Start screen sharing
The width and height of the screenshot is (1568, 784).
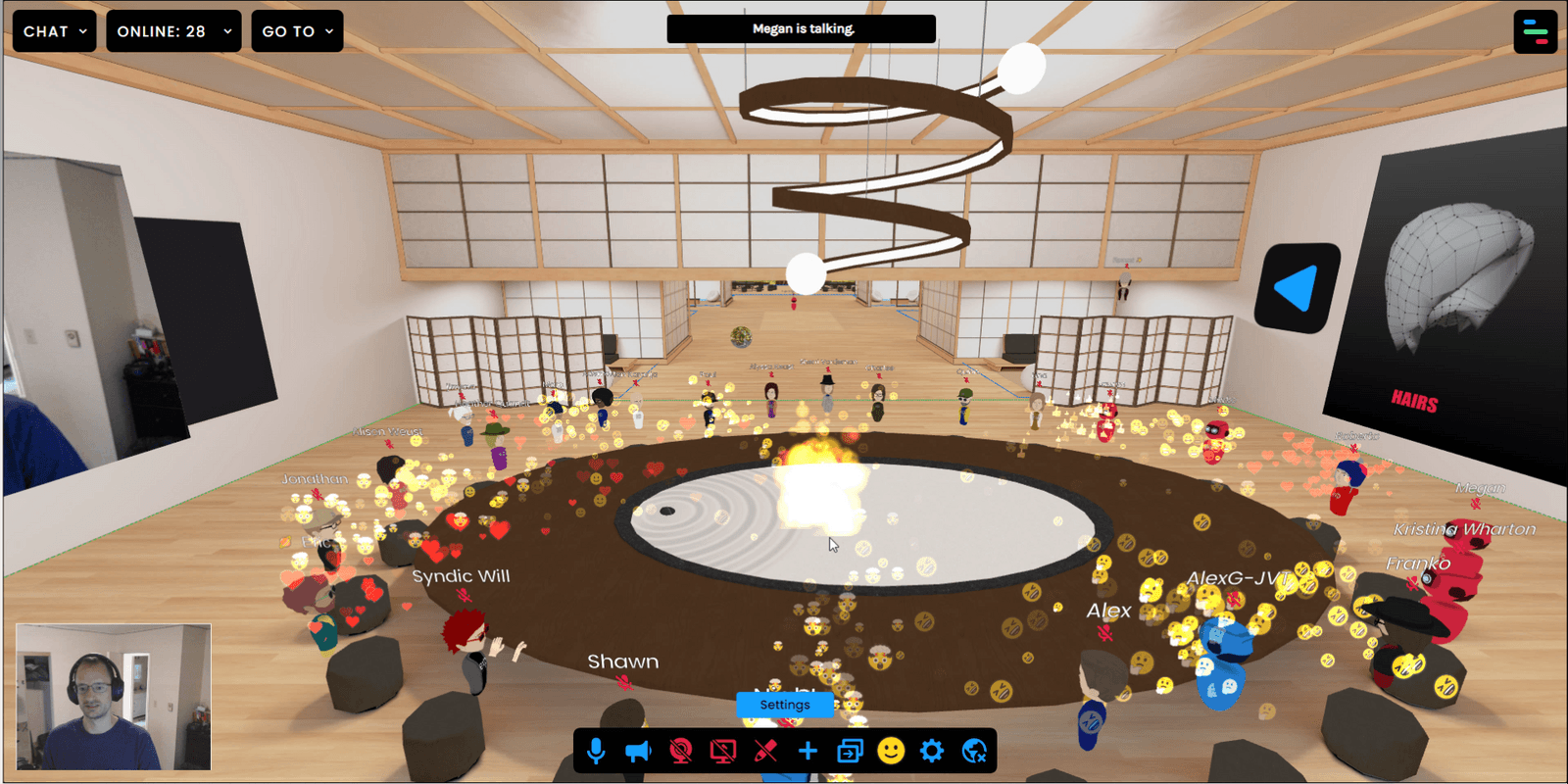pos(722,751)
